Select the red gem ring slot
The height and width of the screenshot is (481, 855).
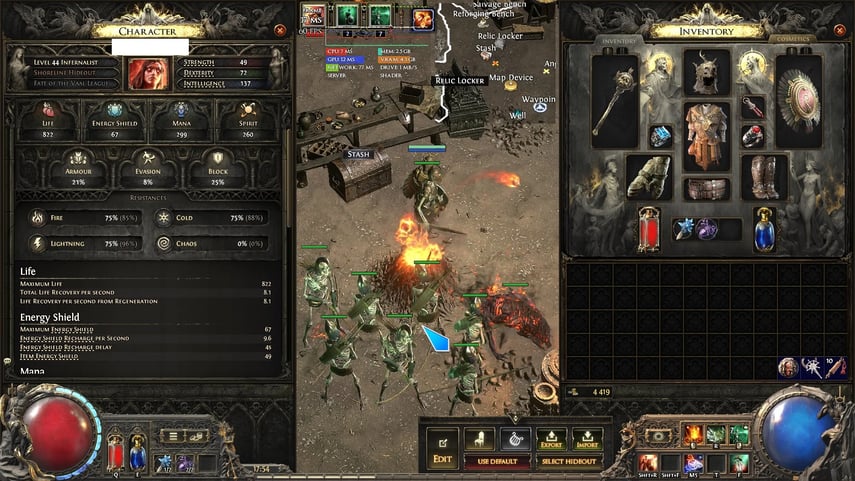(753, 135)
